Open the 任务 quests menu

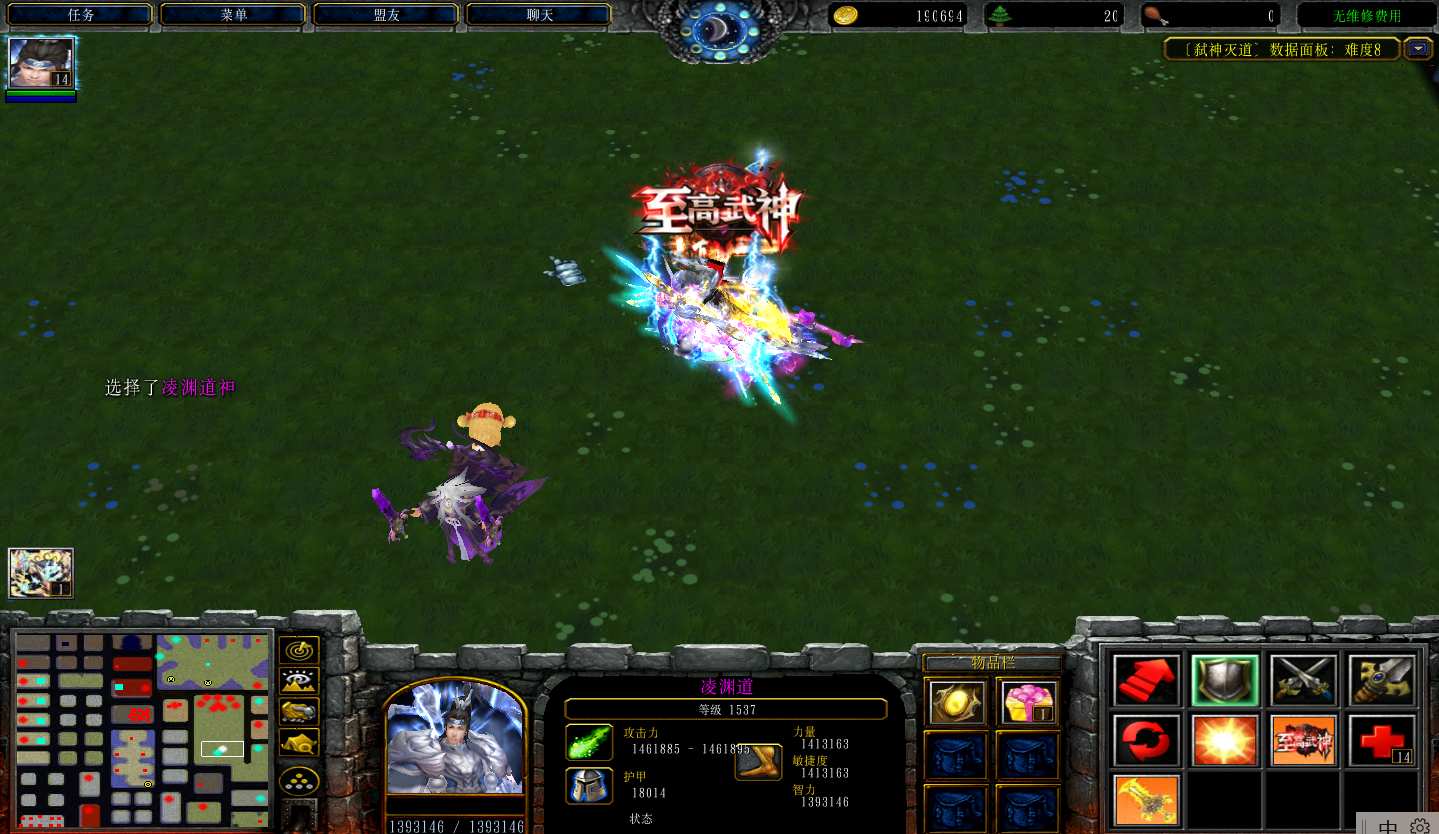80,15
